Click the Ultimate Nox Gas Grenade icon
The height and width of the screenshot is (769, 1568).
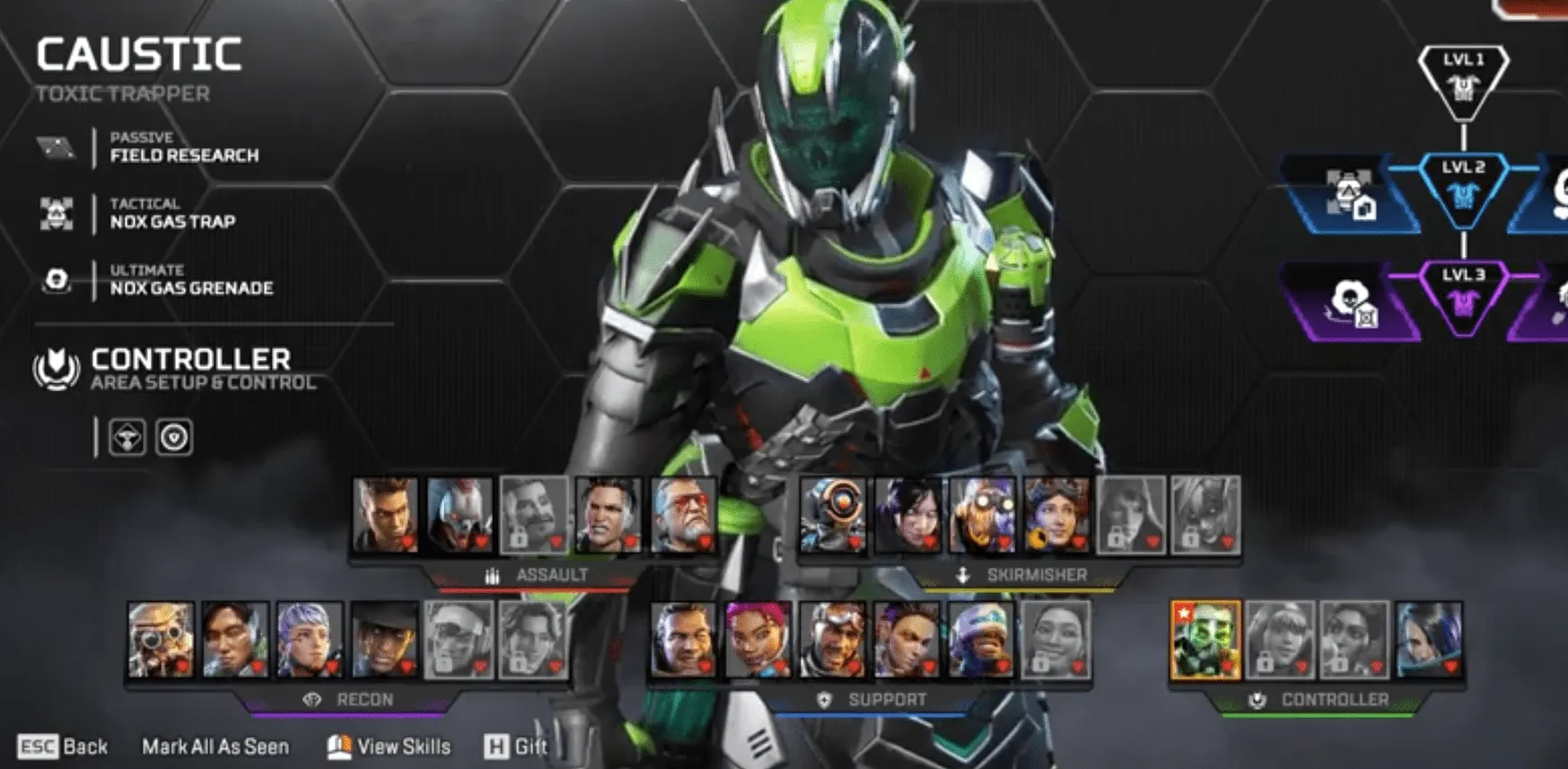tap(56, 279)
